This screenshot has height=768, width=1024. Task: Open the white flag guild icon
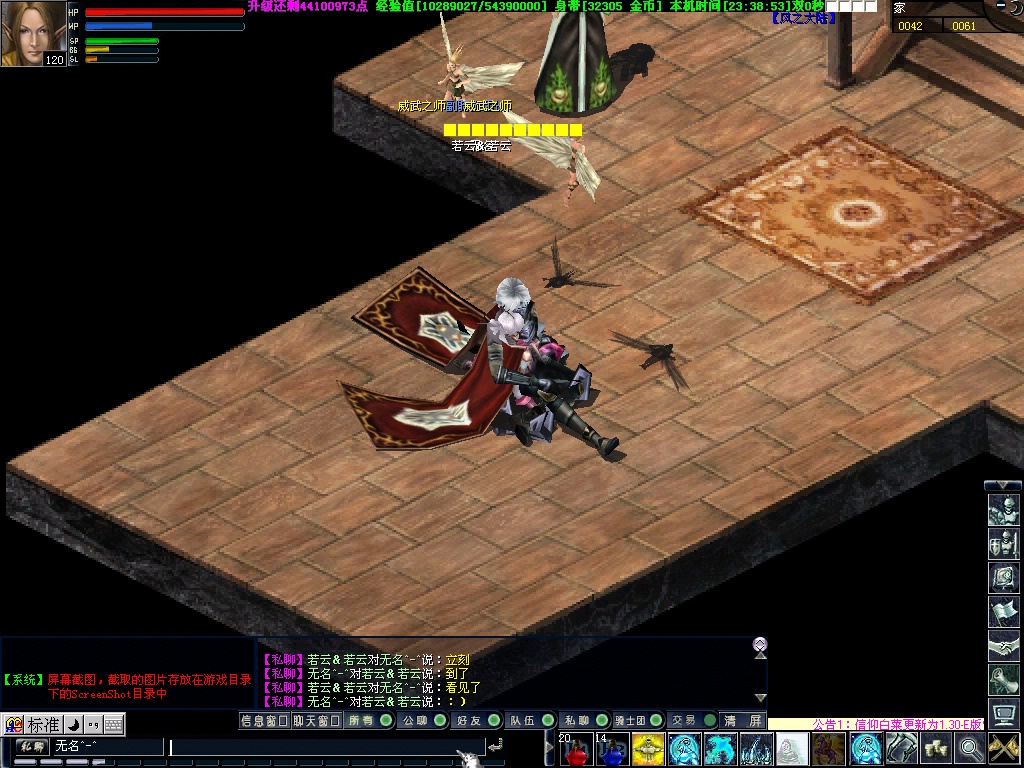pyautogui.click(x=1003, y=612)
